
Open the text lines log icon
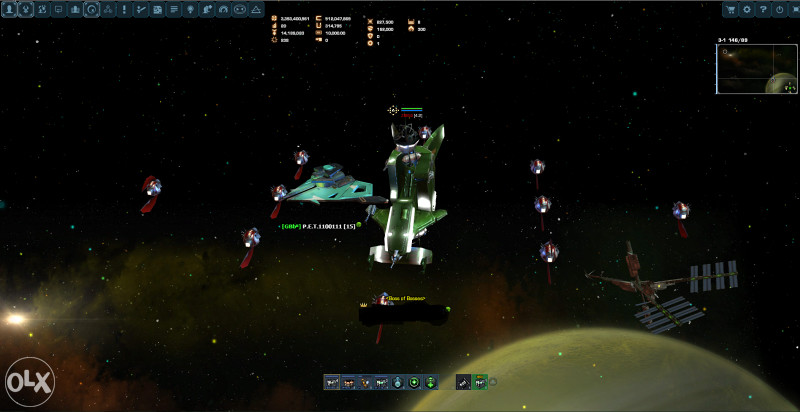coord(174,9)
